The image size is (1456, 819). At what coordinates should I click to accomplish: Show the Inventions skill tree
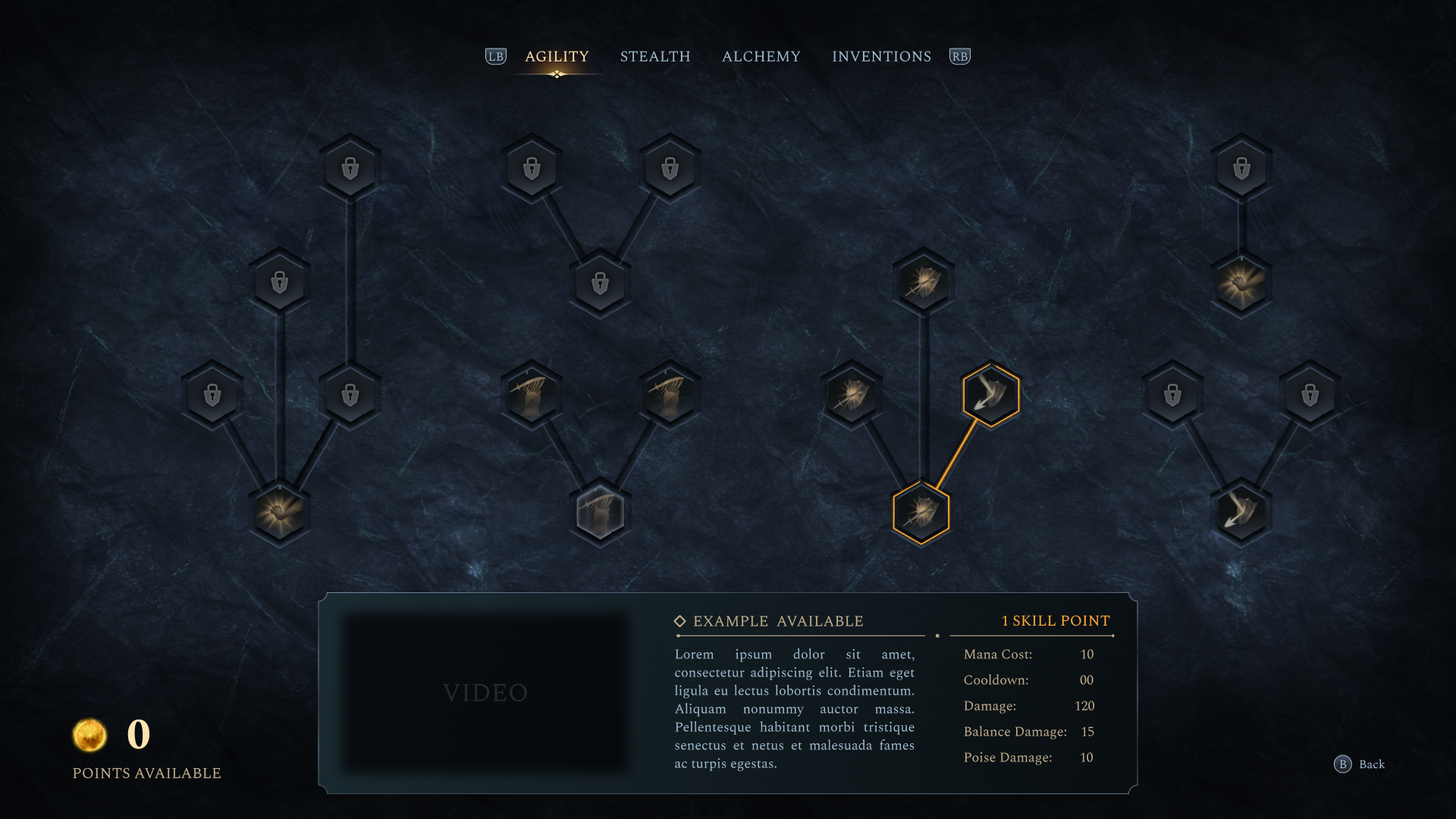881,57
